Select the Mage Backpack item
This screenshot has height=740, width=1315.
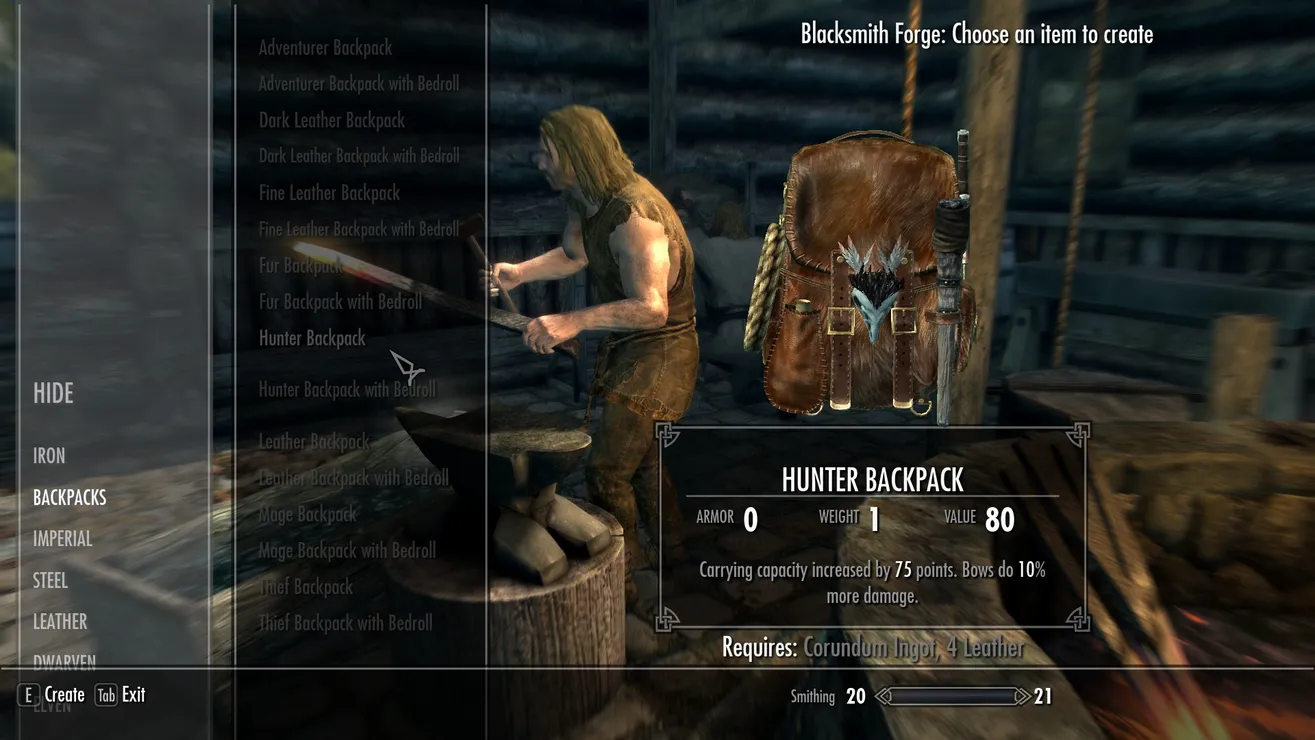[307, 514]
